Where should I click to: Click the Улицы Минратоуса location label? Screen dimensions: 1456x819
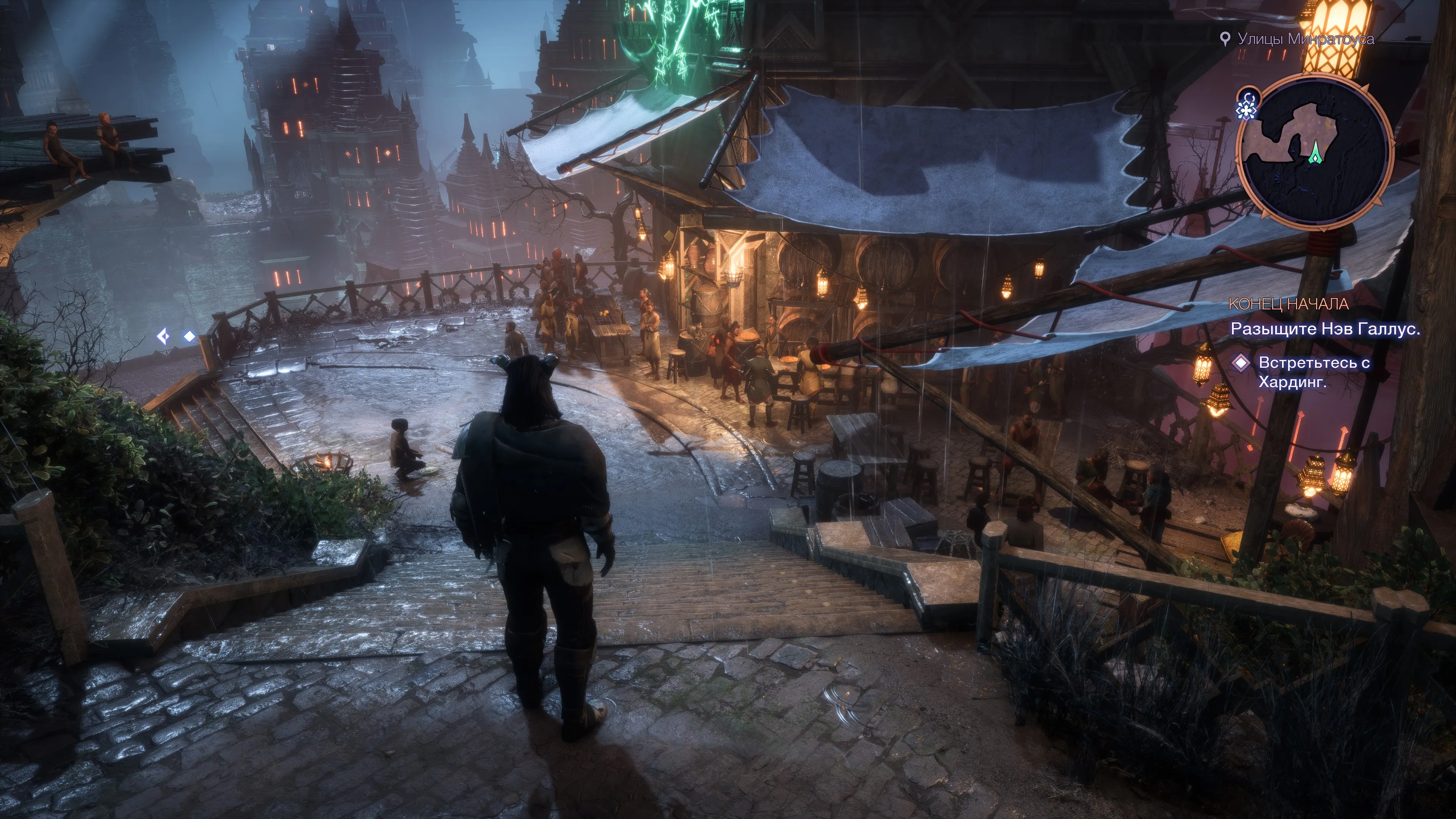[x=1305, y=39]
